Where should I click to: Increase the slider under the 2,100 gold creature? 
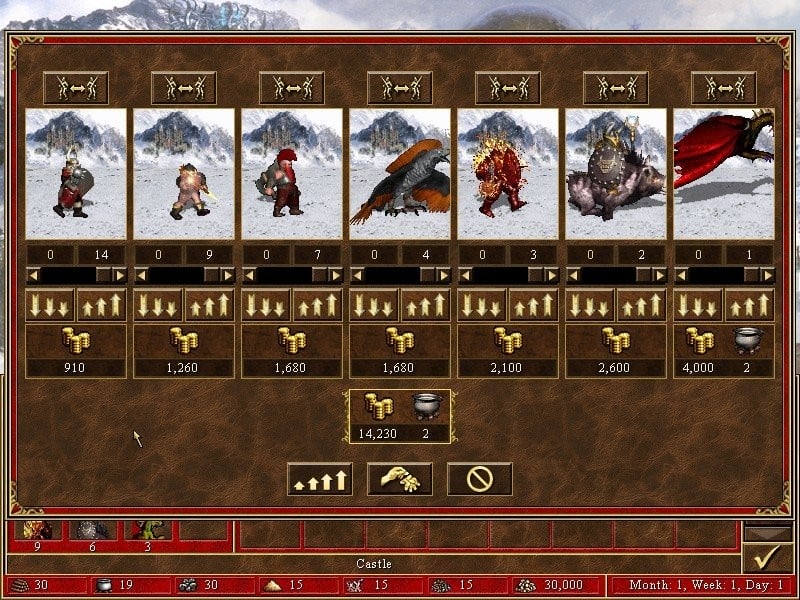(551, 275)
